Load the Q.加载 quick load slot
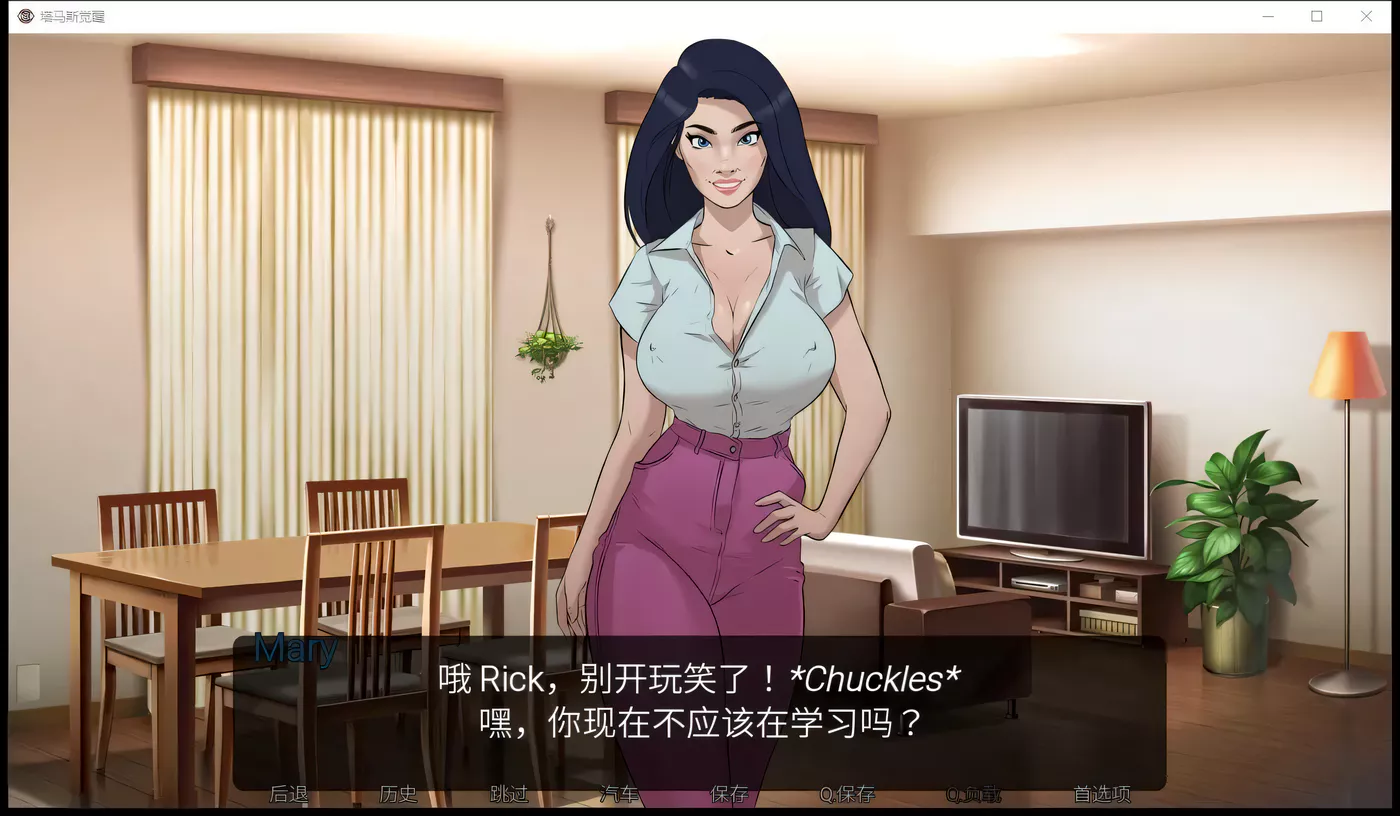 click(x=973, y=793)
